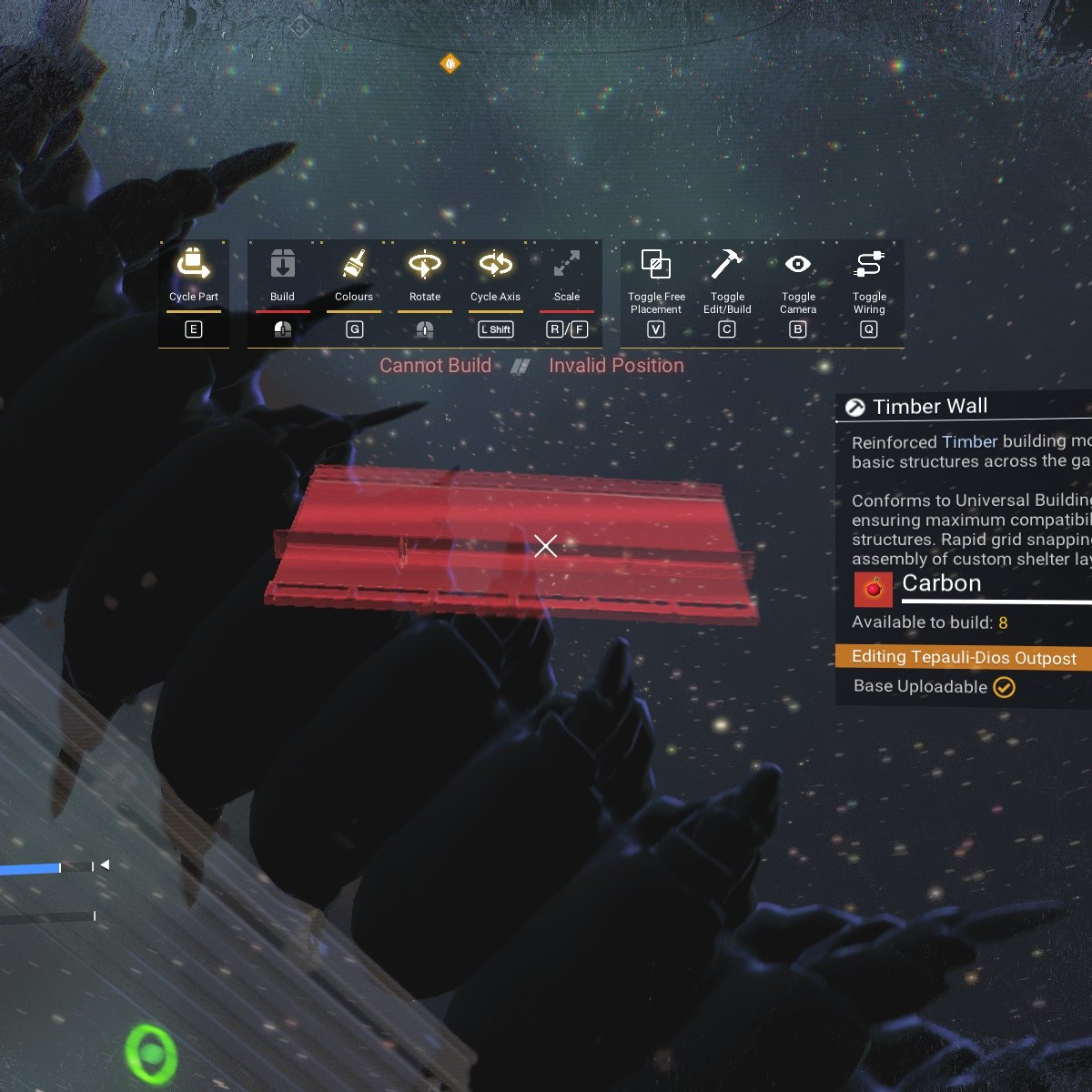Toggle Free Placement mode

(x=656, y=265)
